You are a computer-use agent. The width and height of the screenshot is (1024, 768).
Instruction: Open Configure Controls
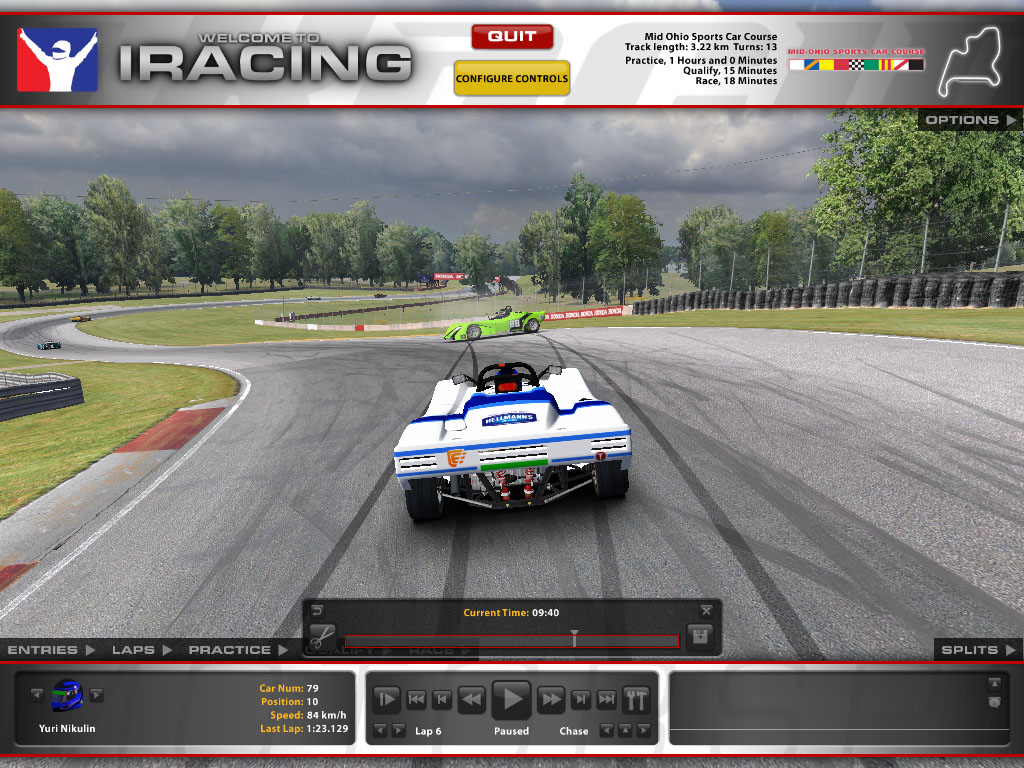click(x=512, y=79)
